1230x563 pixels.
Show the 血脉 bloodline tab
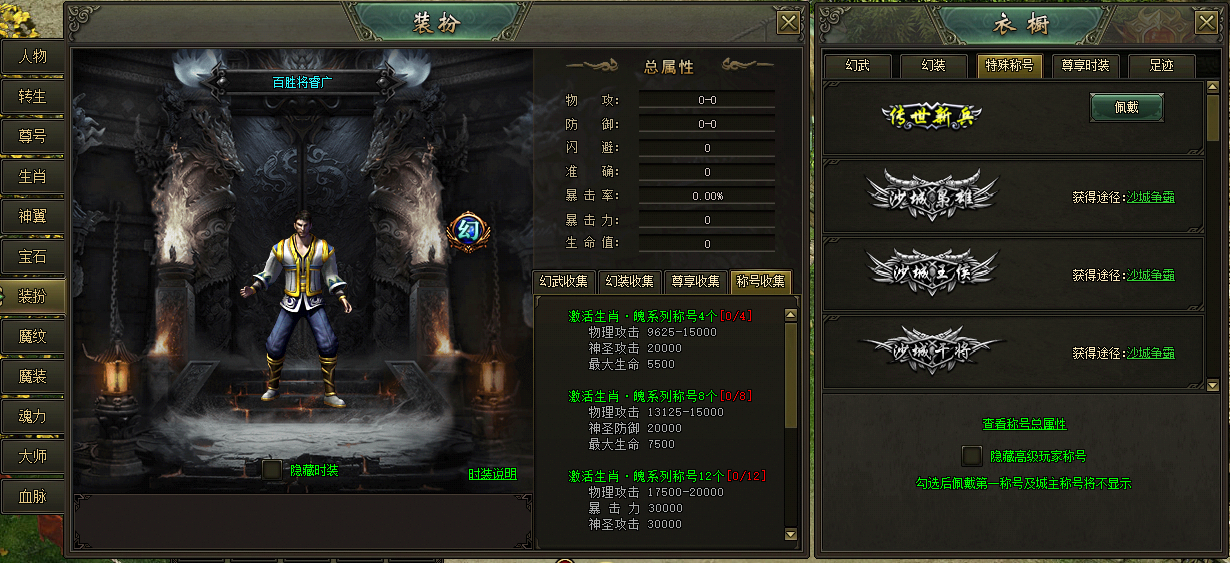[x=32, y=496]
